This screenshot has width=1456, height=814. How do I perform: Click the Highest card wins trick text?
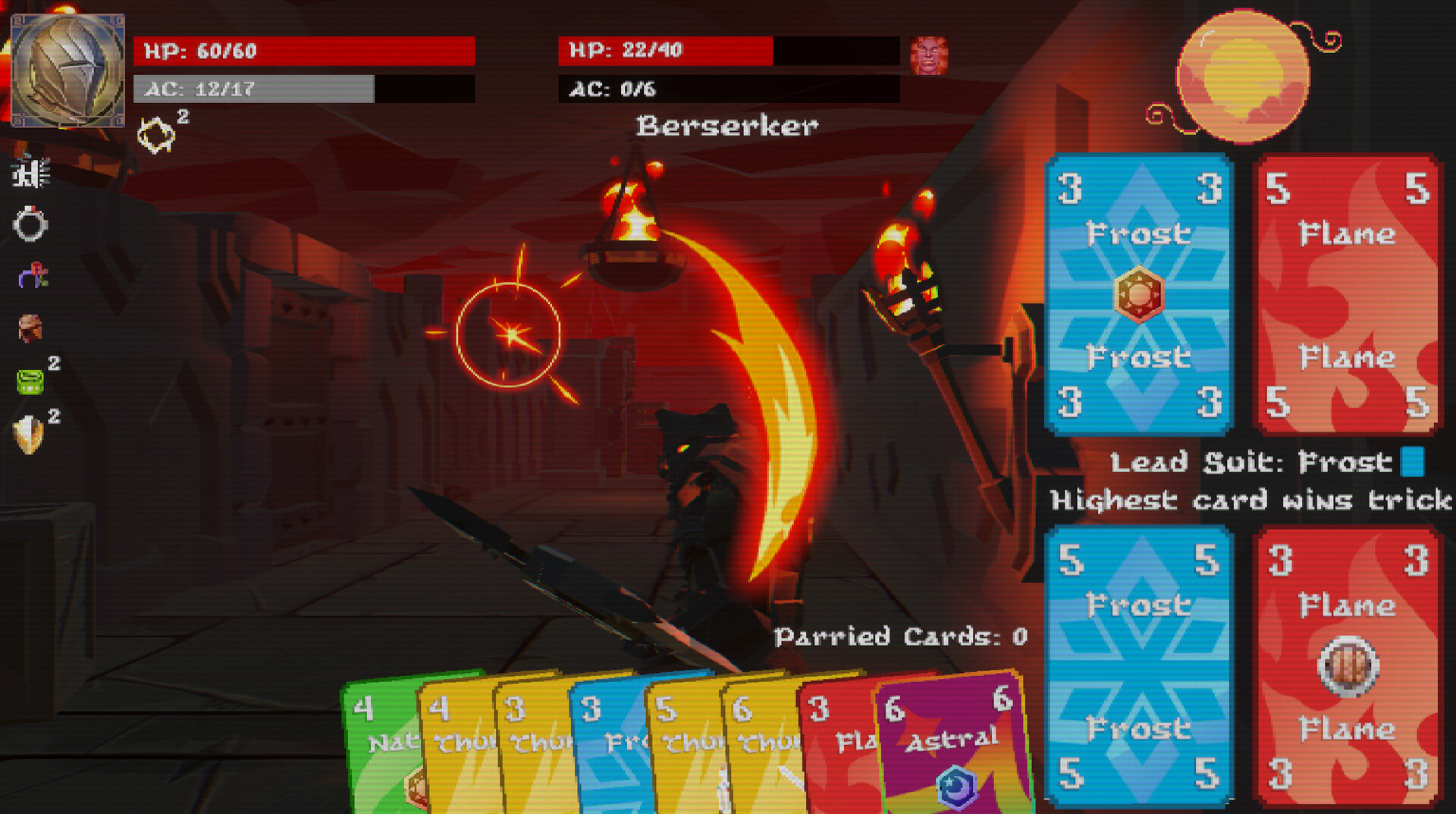(1249, 500)
